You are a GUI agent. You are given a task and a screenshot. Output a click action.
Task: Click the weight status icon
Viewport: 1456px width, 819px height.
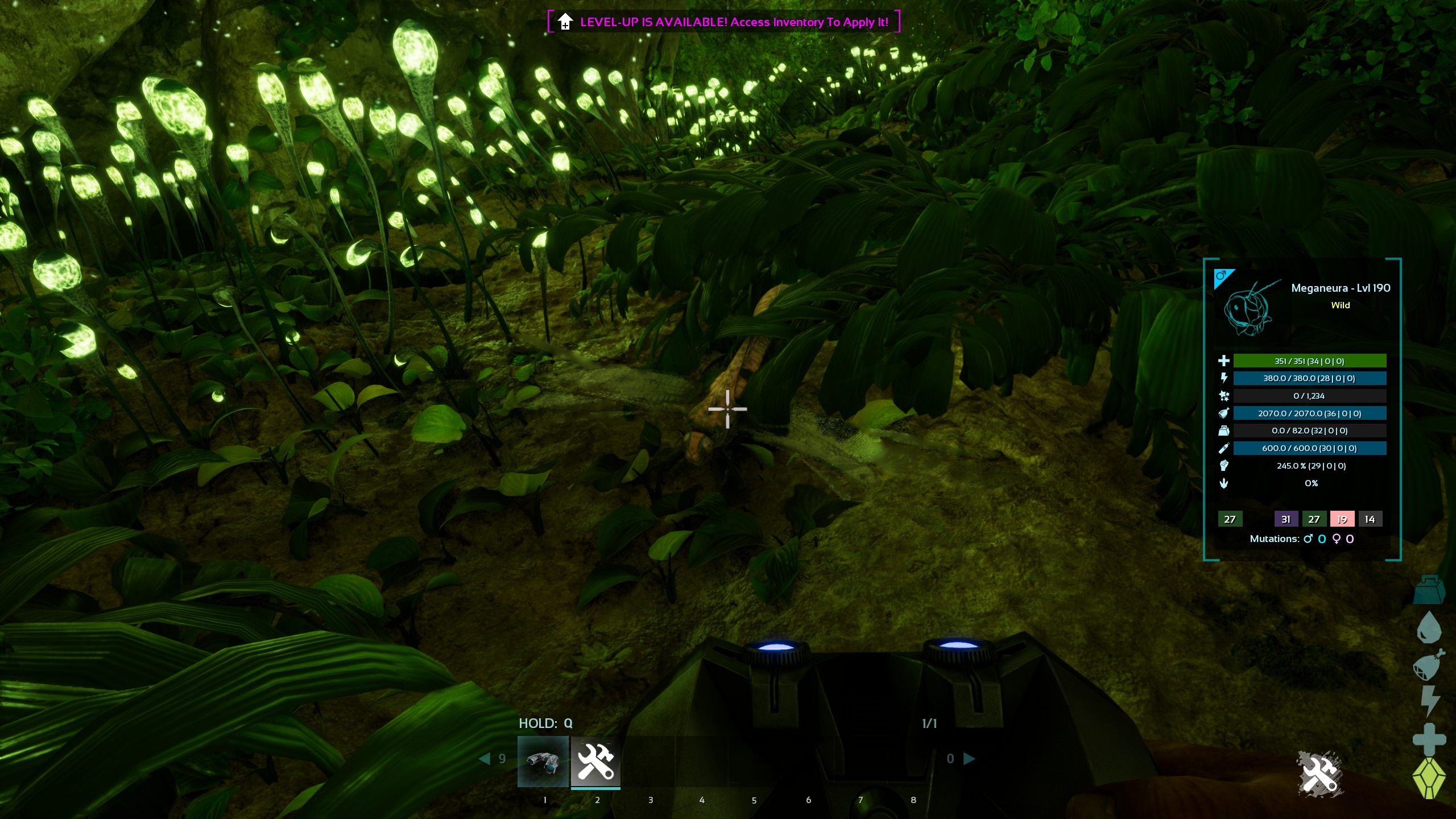1429,590
